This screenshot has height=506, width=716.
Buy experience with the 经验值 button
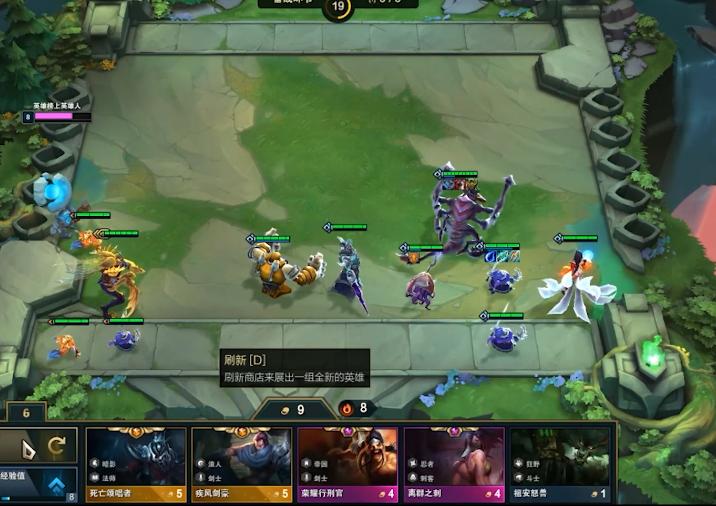pos(38,484)
